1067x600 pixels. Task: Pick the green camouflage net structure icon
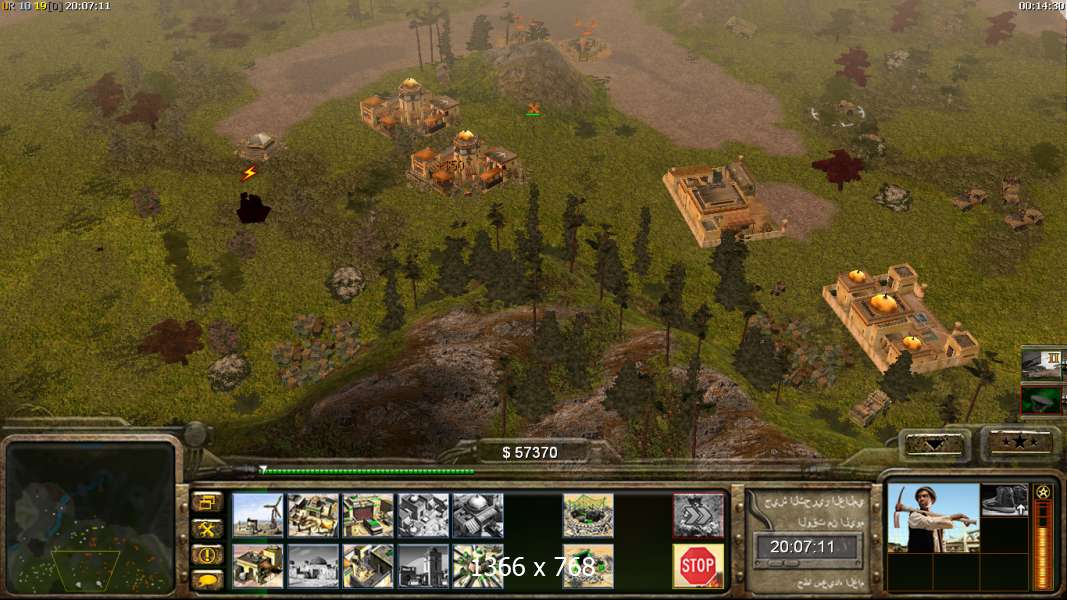click(x=587, y=515)
